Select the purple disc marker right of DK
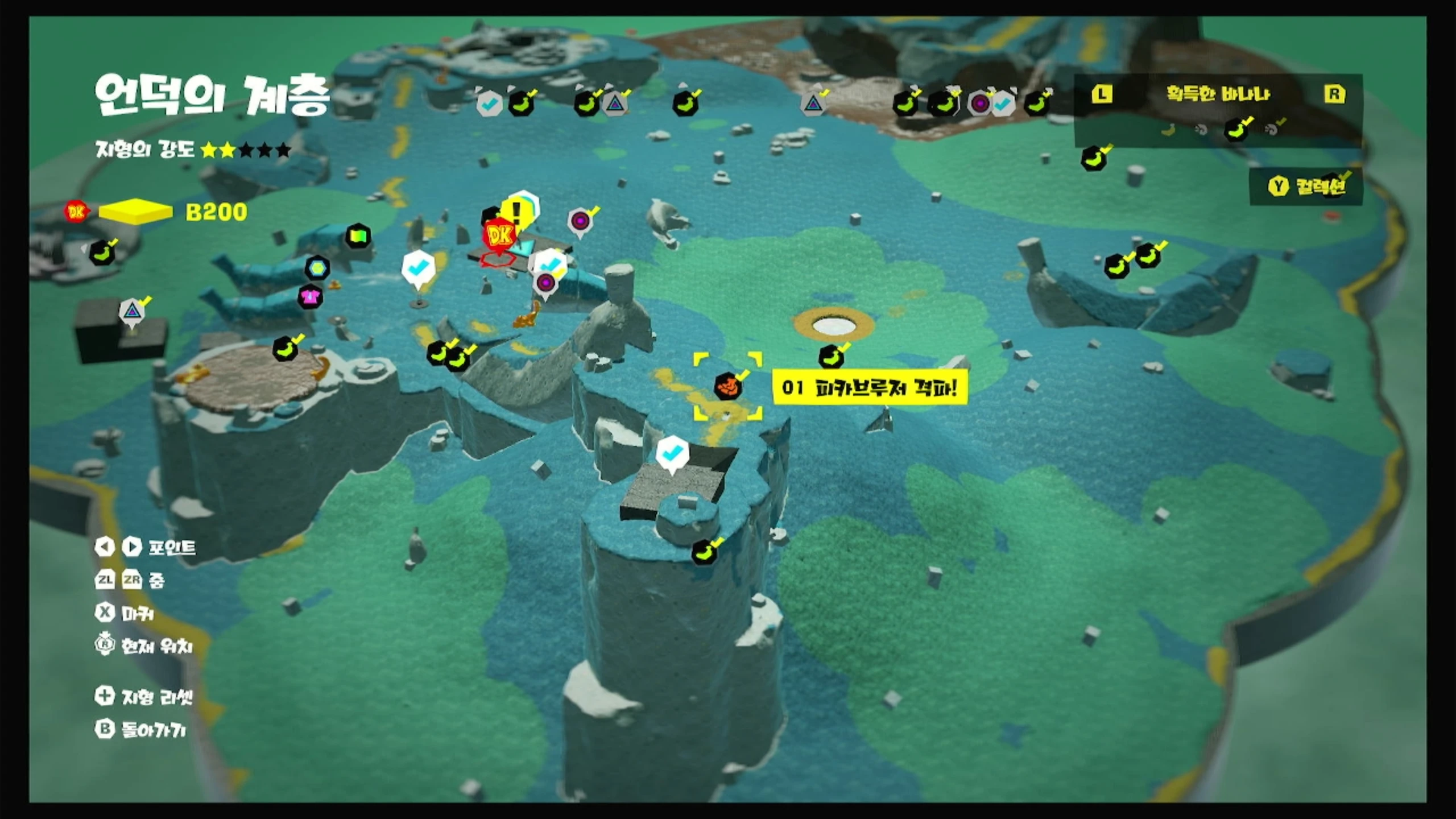The height and width of the screenshot is (819, 1456). 580,220
